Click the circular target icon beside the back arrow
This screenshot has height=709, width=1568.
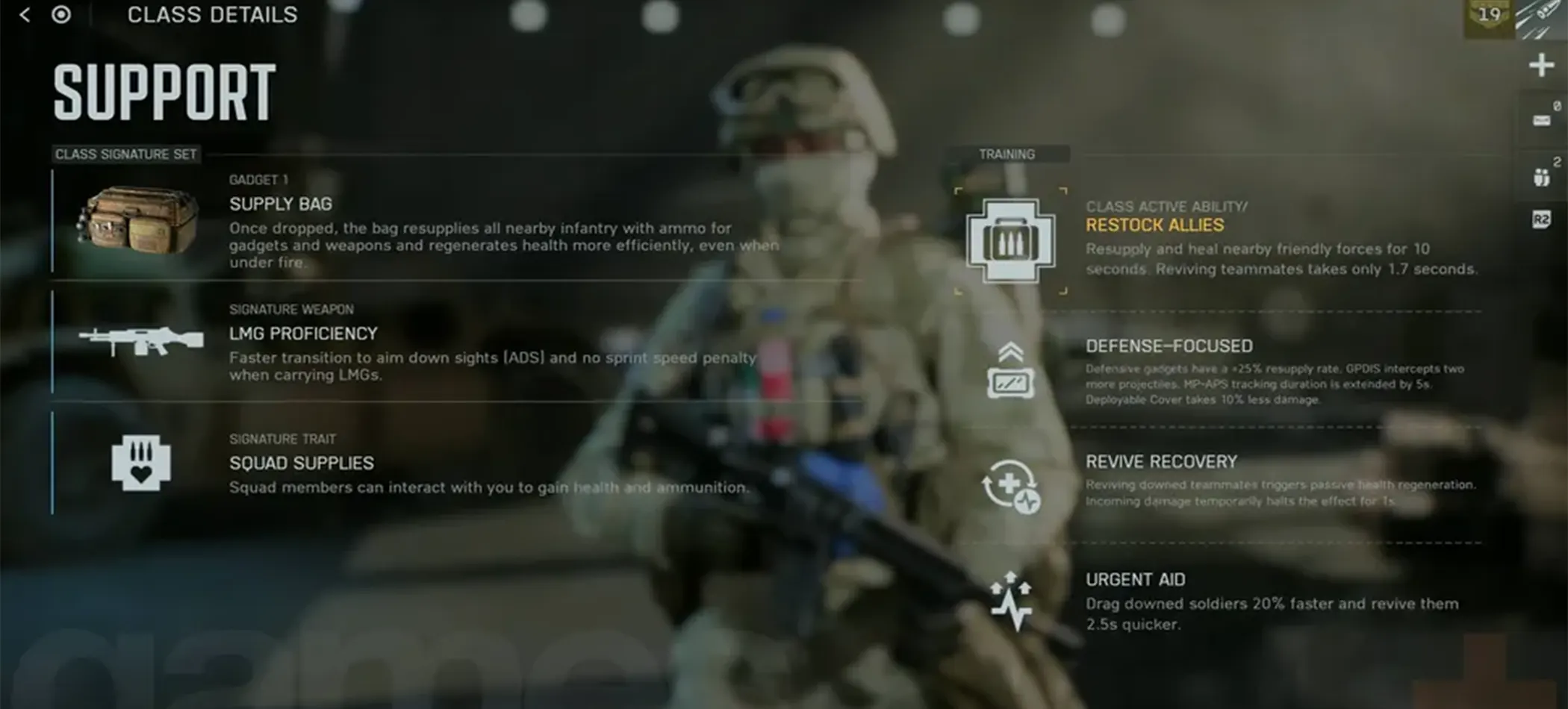click(61, 15)
